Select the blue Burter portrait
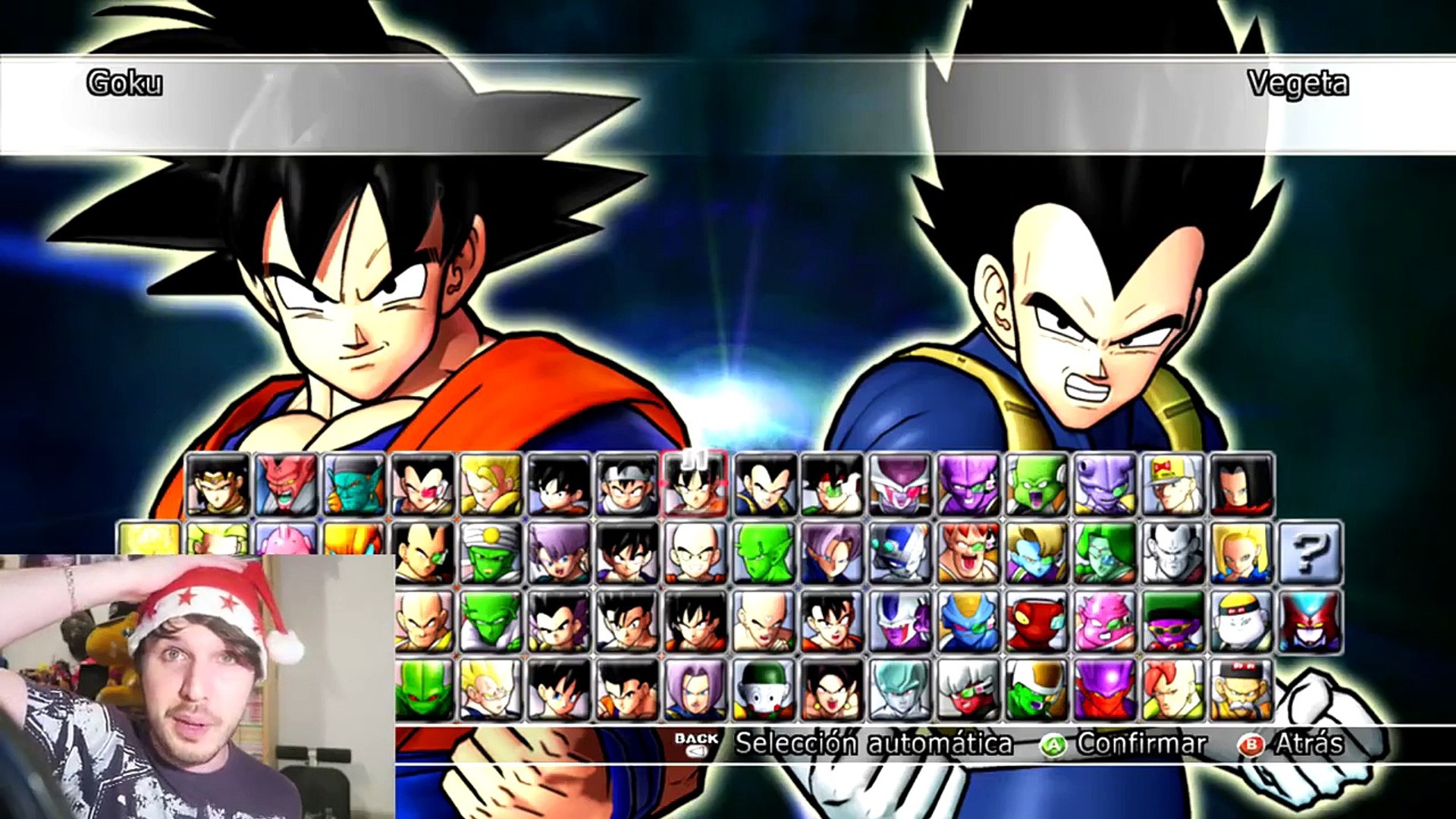This screenshot has height=819, width=1456. pyautogui.click(x=968, y=621)
